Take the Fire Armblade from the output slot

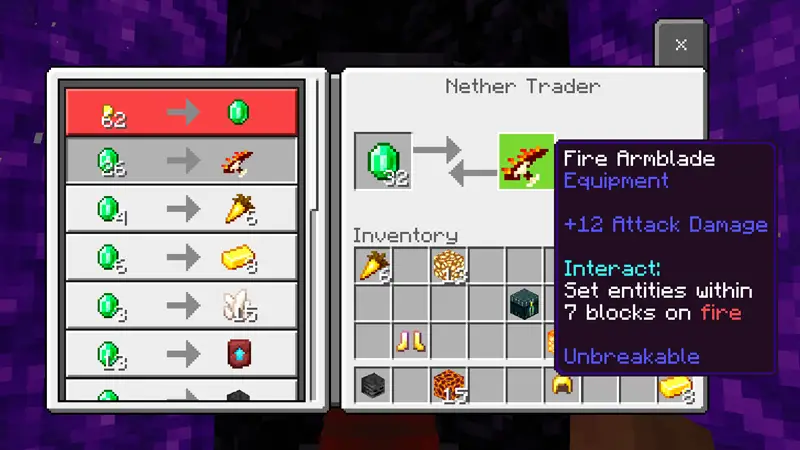pyautogui.click(x=527, y=160)
